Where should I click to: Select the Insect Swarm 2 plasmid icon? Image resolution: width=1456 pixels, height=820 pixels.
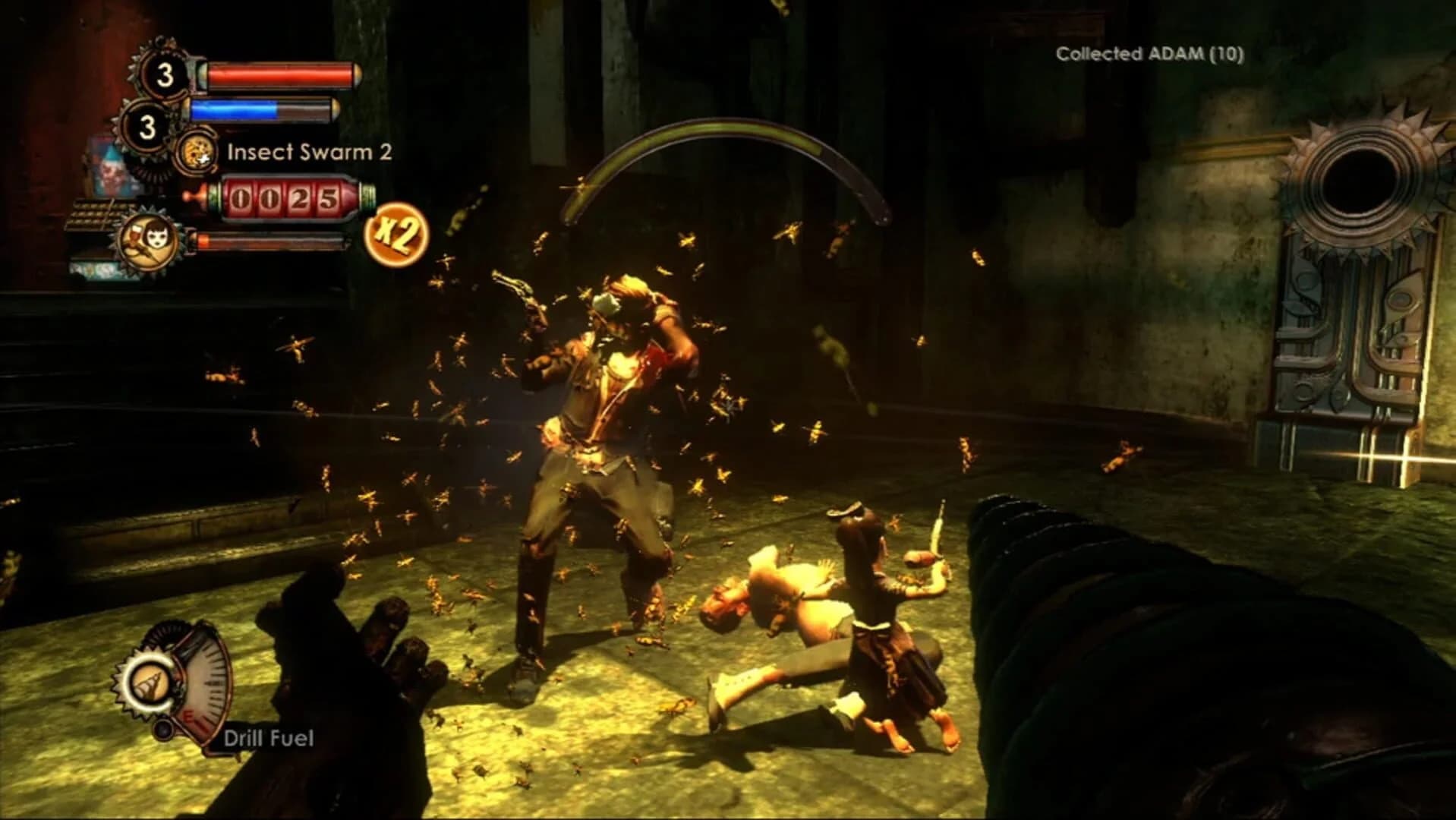coord(197,153)
